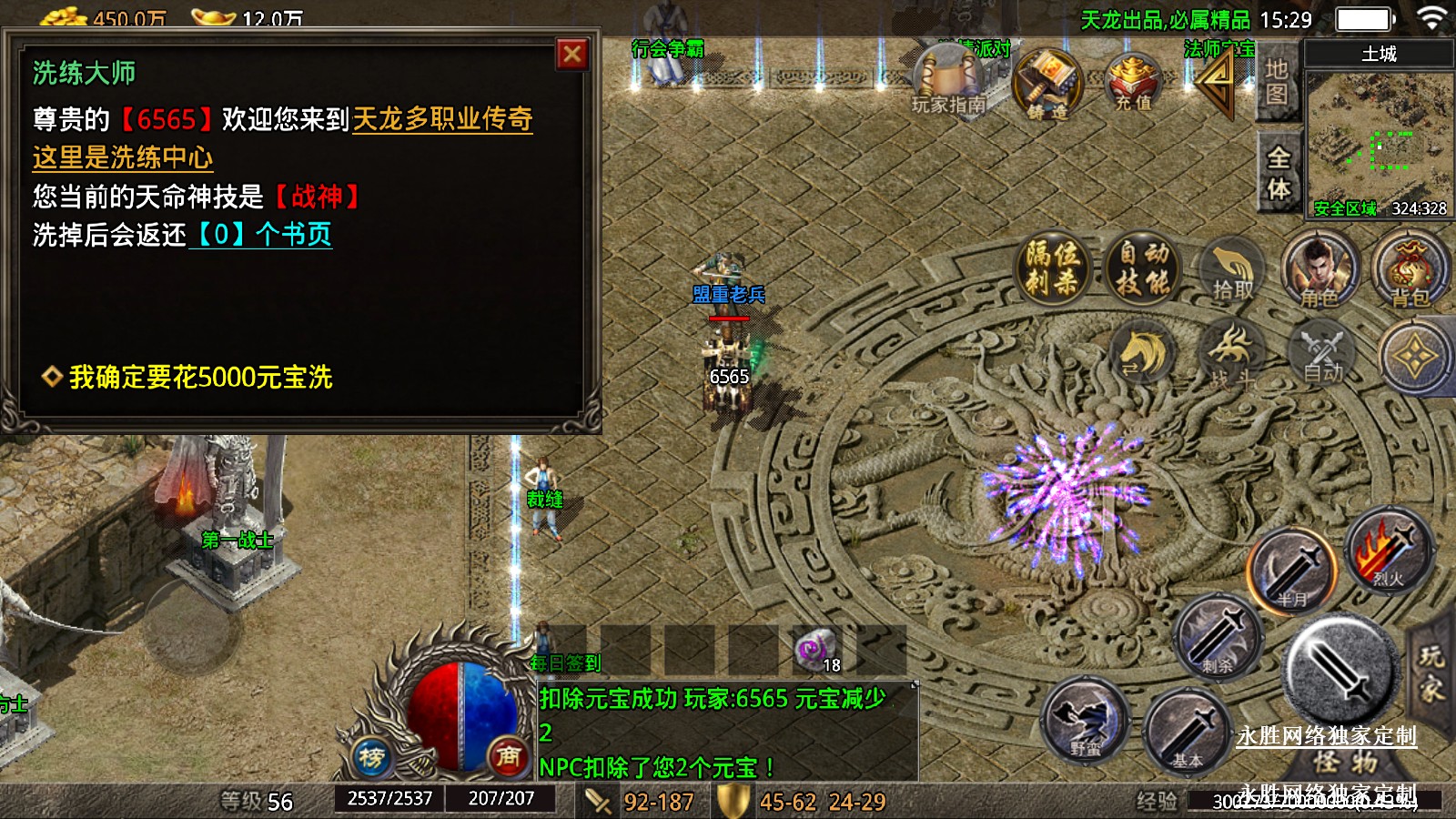Select the 全体 button
The height and width of the screenshot is (819, 1456).
tap(1278, 173)
